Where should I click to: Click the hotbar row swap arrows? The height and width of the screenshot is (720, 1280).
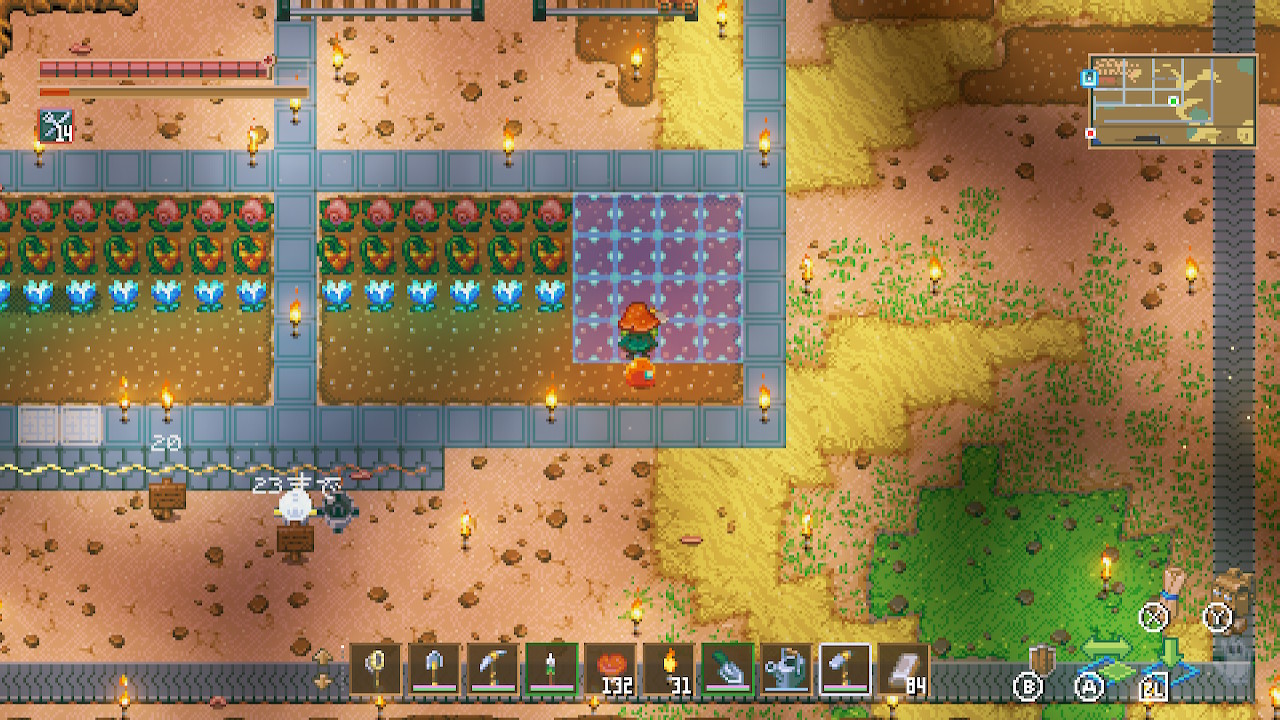pyautogui.click(x=324, y=668)
